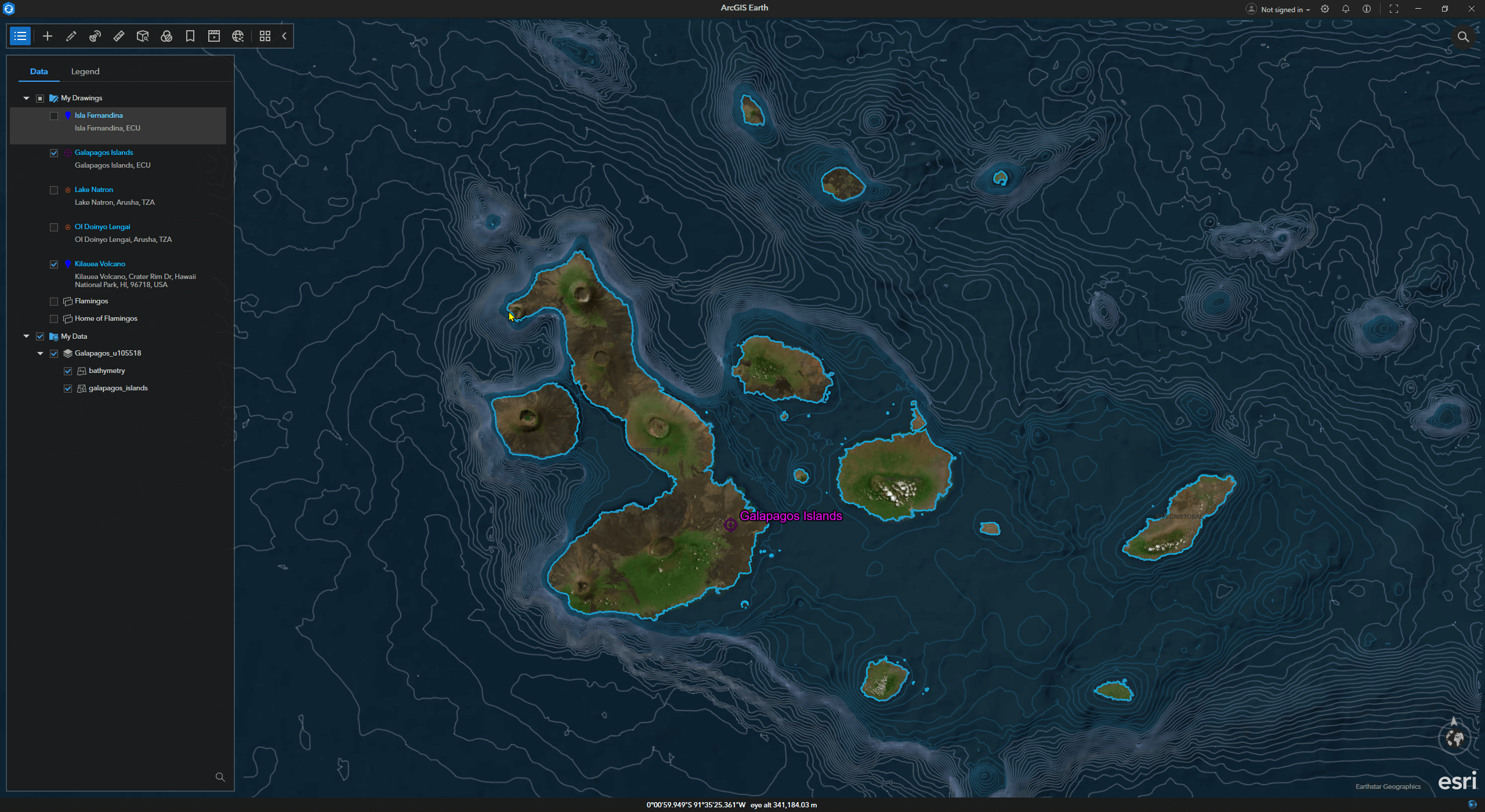
Task: Hide the bathymetry layer
Action: [x=68, y=371]
